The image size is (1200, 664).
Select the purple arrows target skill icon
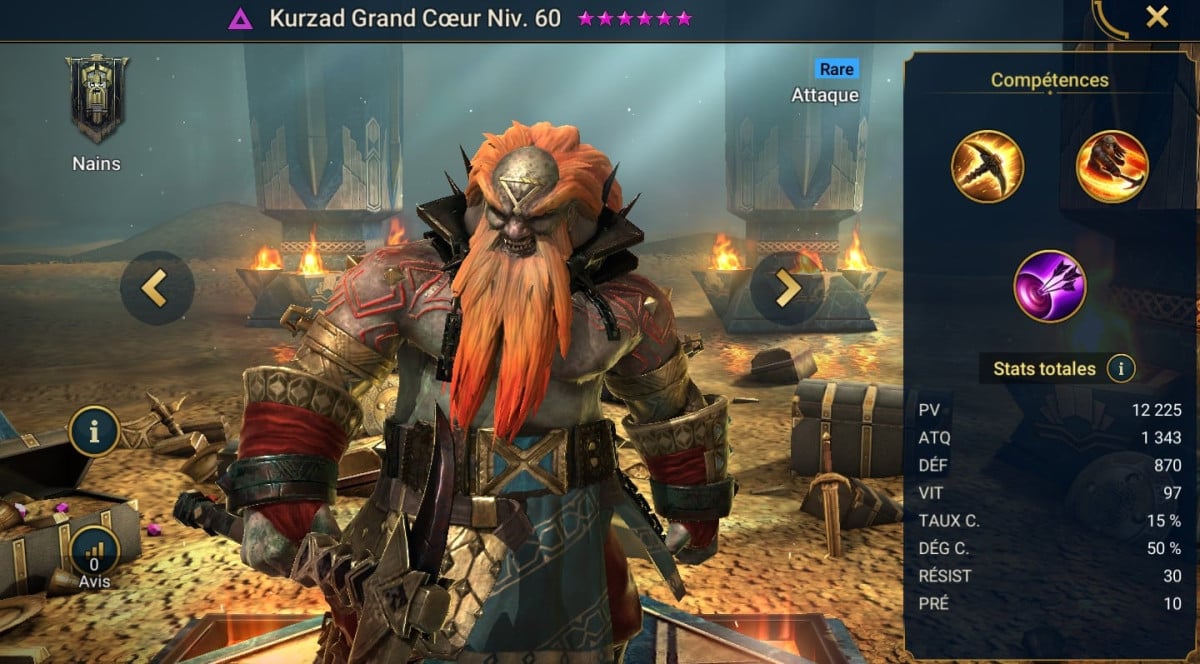point(1049,285)
